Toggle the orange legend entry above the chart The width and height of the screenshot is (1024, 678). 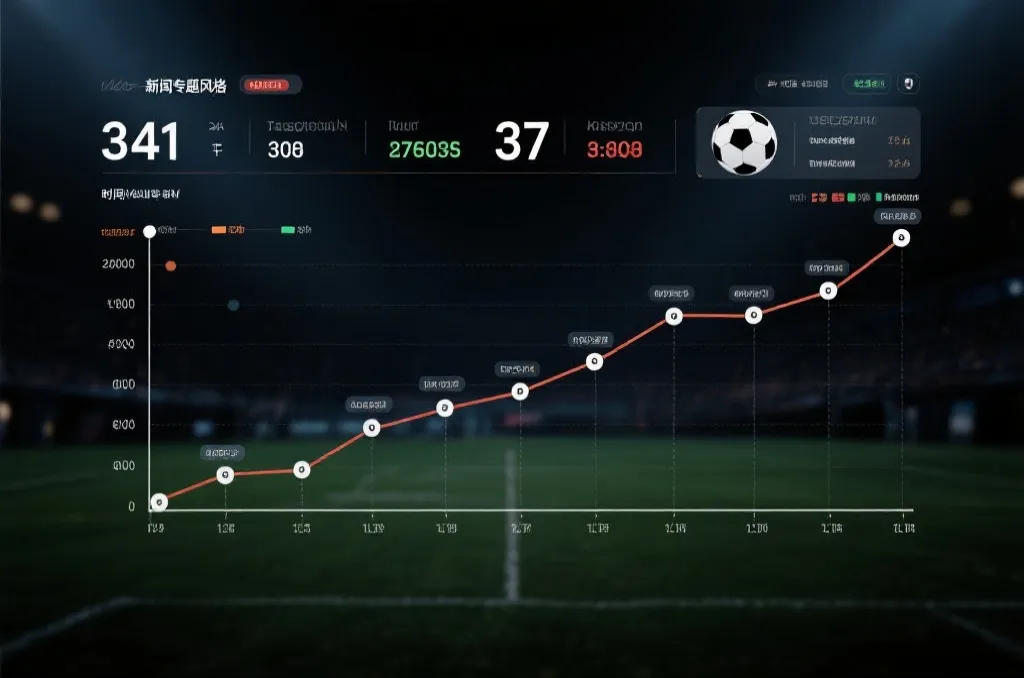click(228, 230)
